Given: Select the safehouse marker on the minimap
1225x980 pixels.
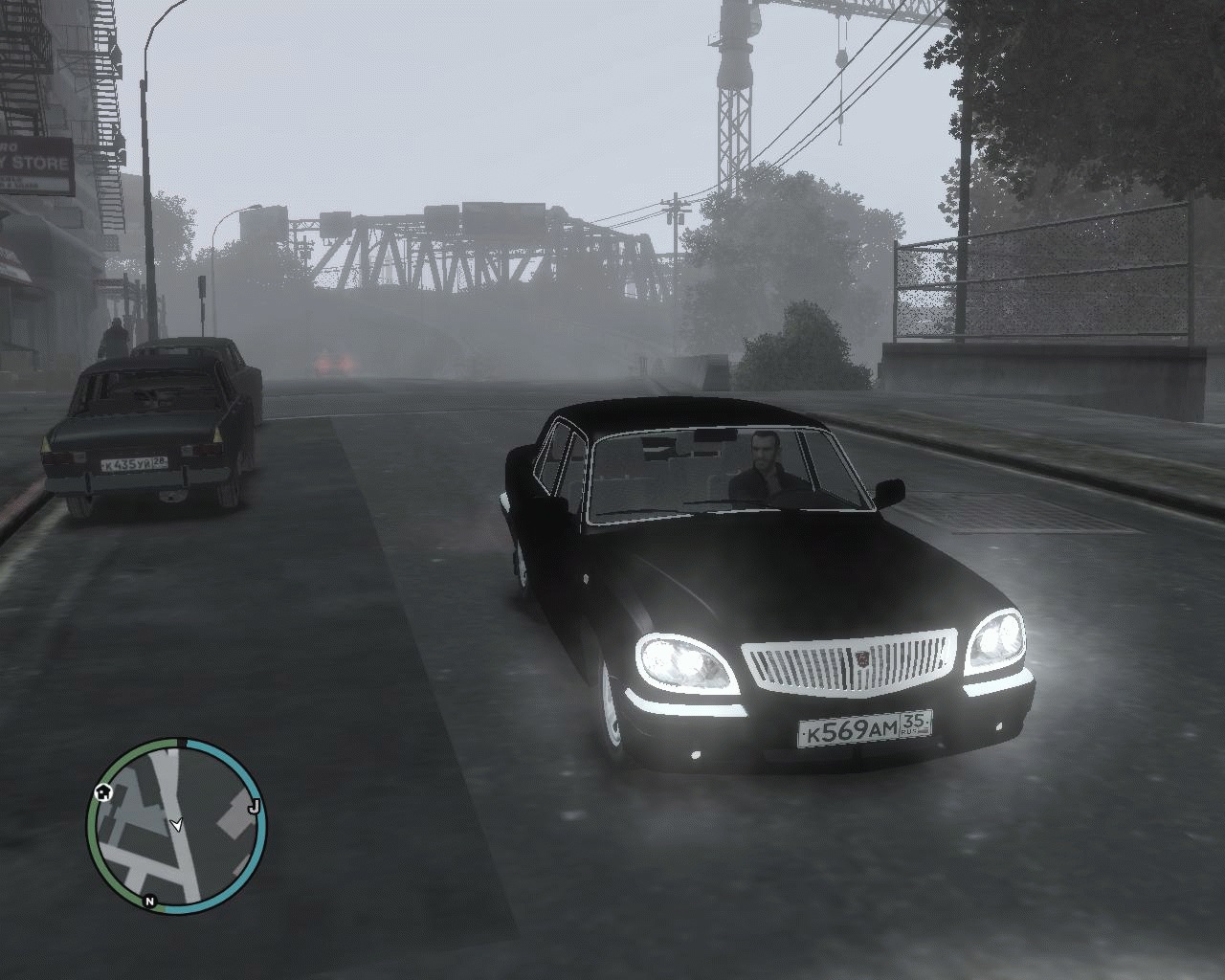Looking at the screenshot, I should tap(102, 792).
